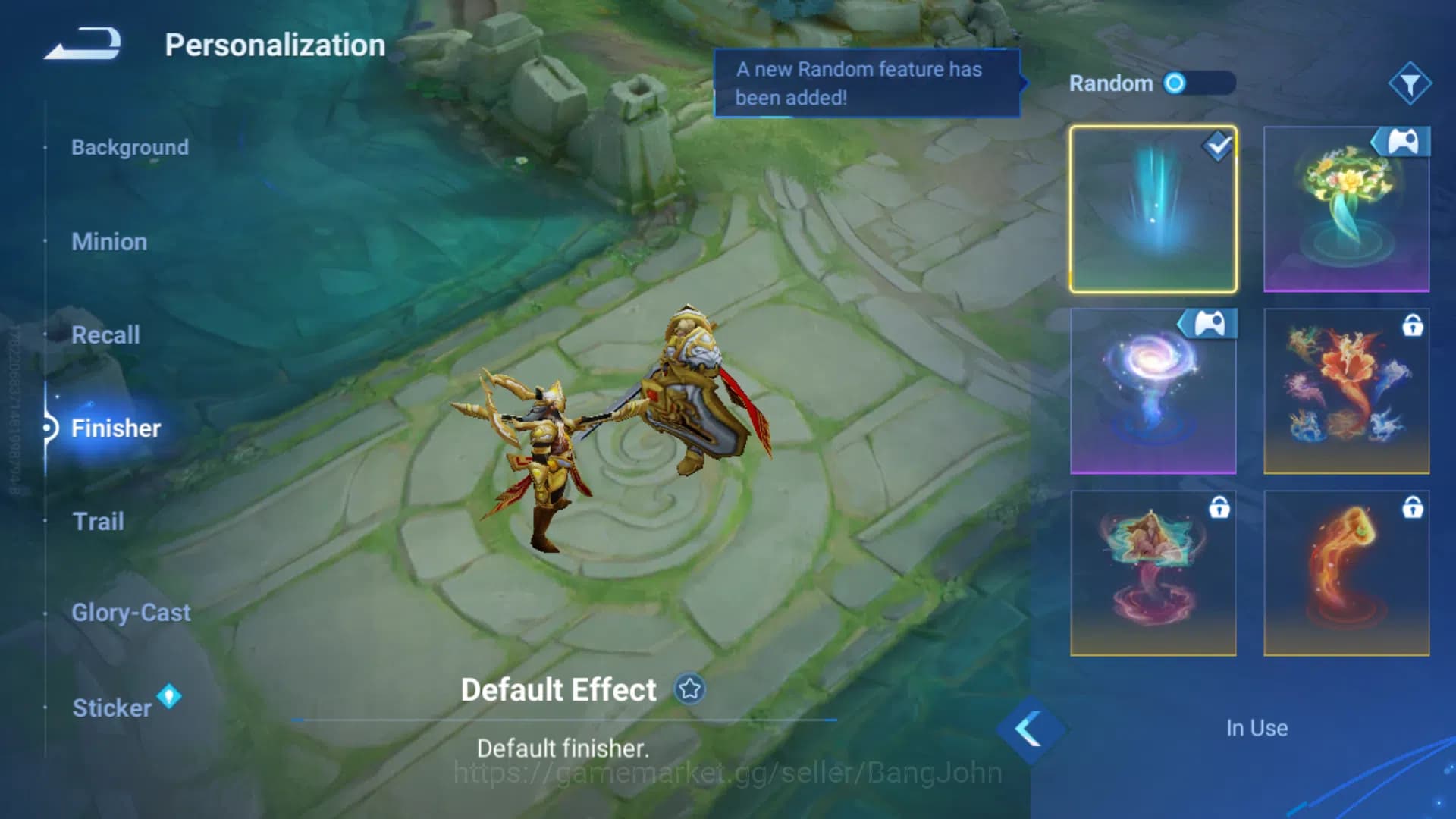Viewport: 1456px width, 819px height.
Task: Click the checkmark on the selected Default Effect
Action: [1216, 147]
